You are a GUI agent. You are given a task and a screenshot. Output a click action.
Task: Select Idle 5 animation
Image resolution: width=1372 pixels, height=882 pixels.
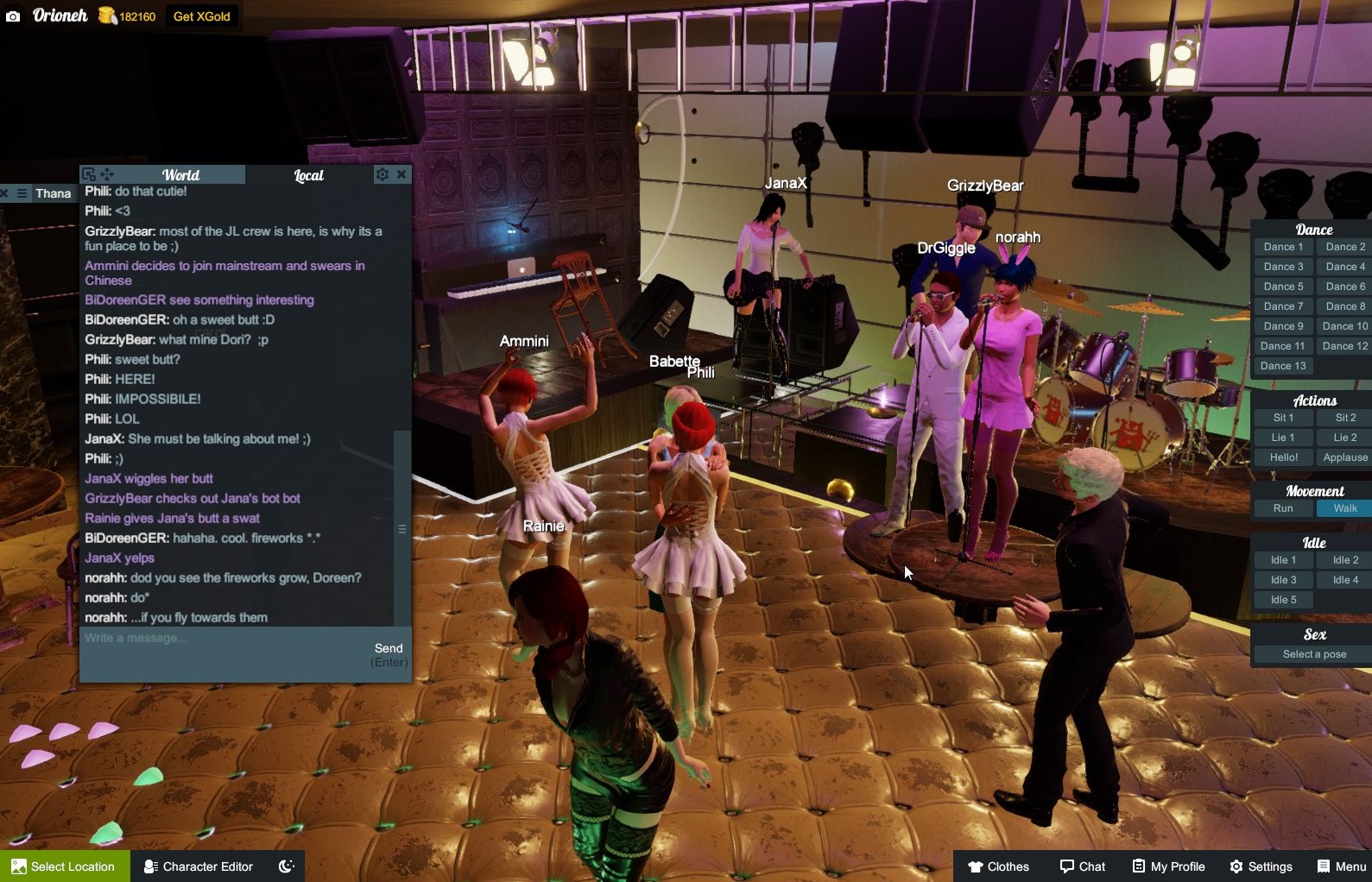1283,600
